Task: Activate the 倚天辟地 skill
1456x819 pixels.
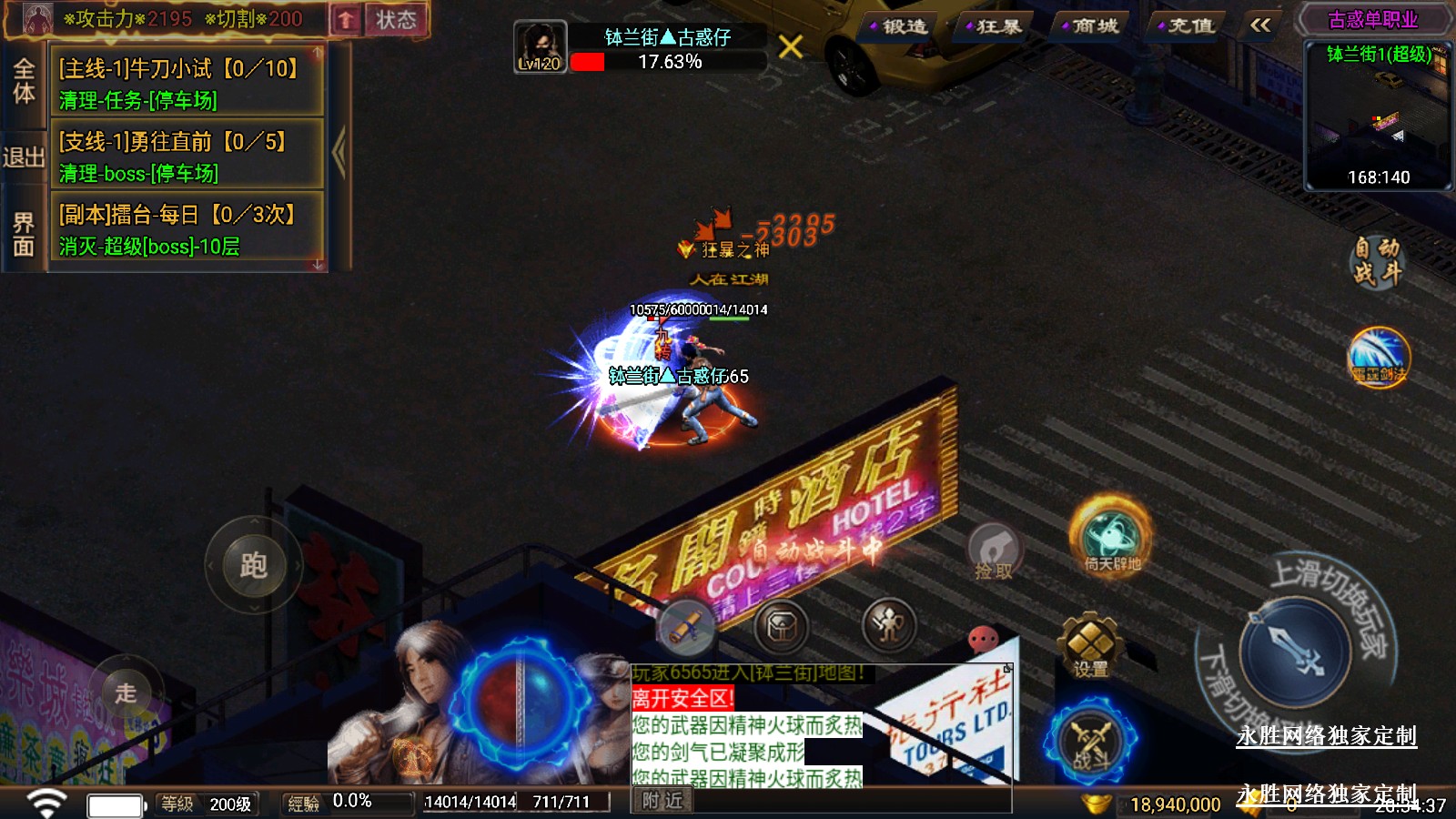Action: click(x=1111, y=539)
